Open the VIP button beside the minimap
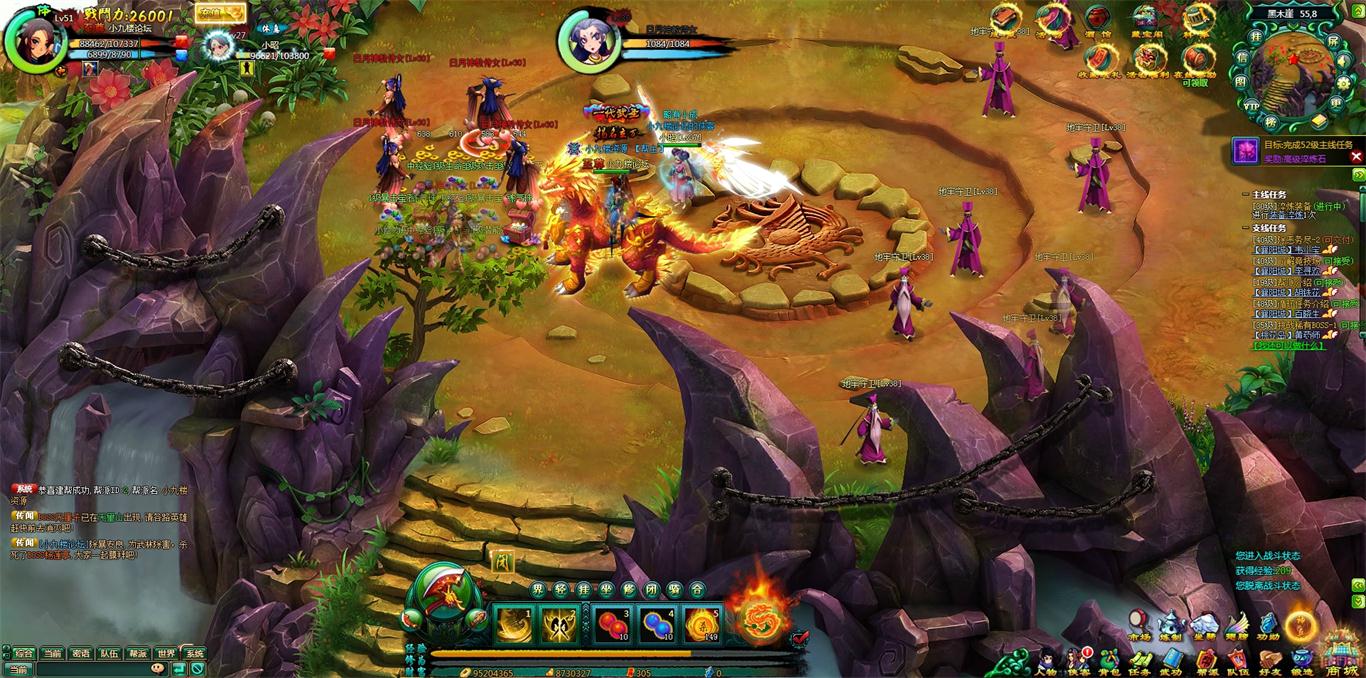Viewport: 1366px width, 678px height. [1251, 105]
